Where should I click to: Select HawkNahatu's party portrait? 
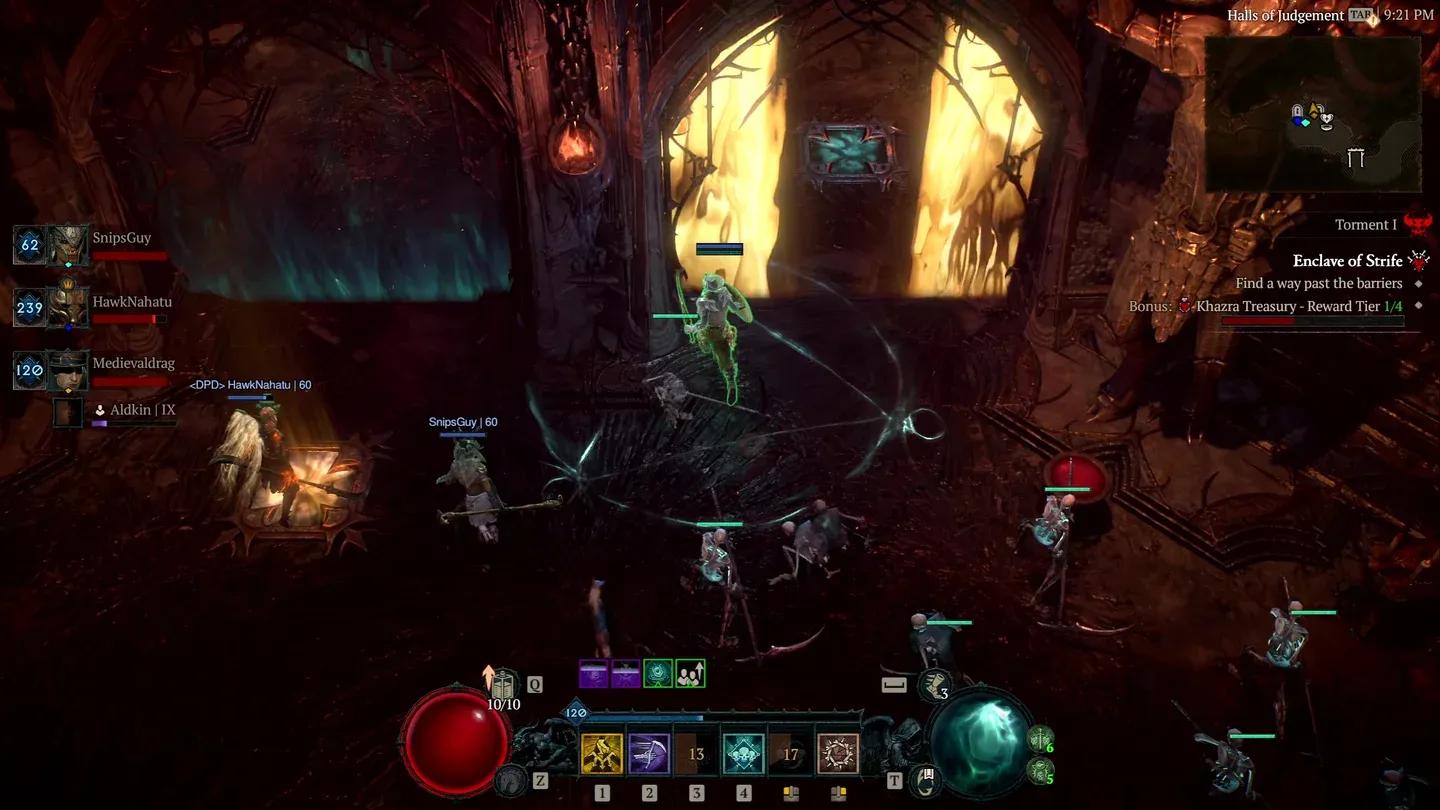coord(69,308)
